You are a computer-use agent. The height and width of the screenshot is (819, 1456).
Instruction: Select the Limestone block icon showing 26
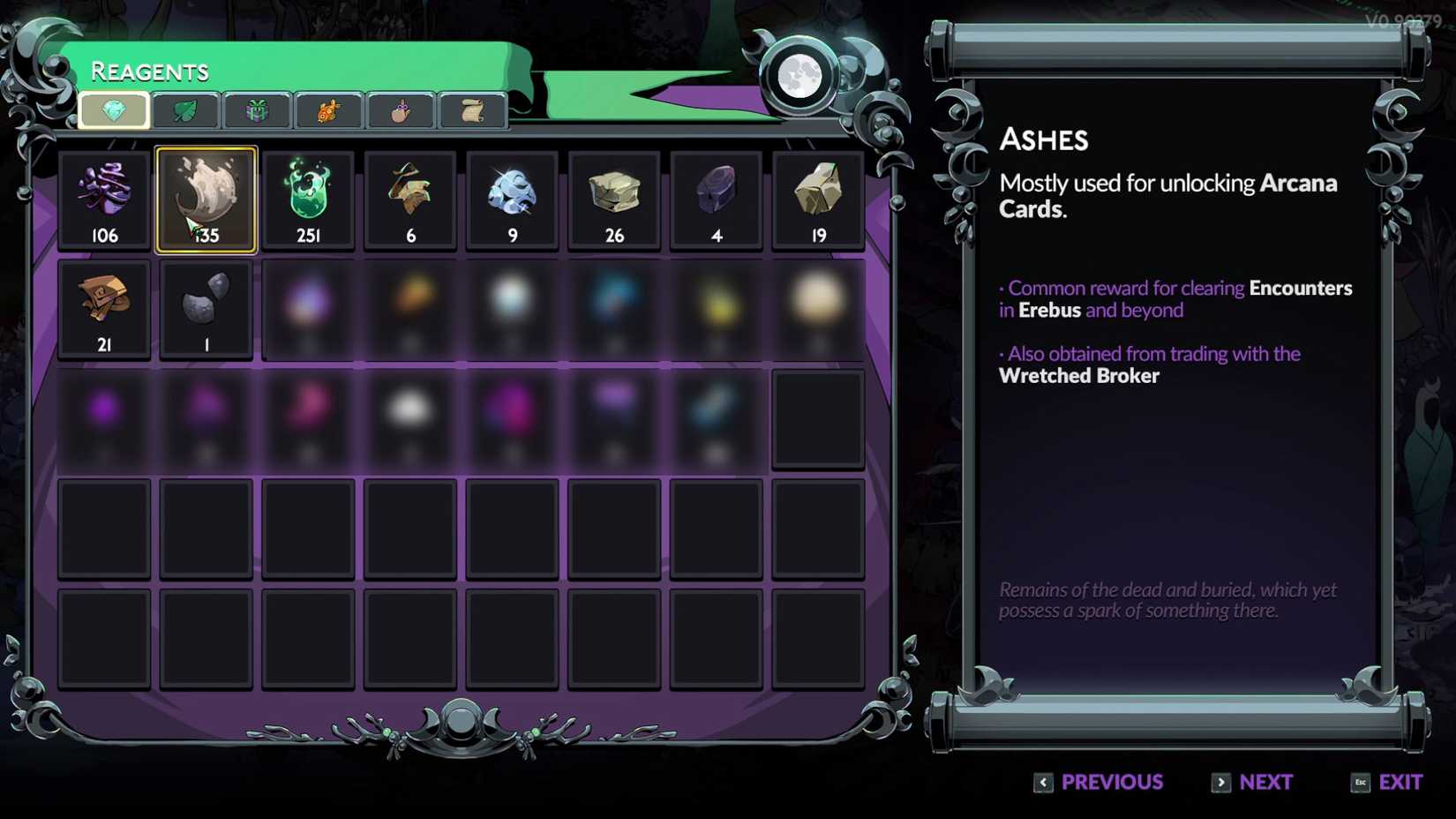tap(613, 199)
